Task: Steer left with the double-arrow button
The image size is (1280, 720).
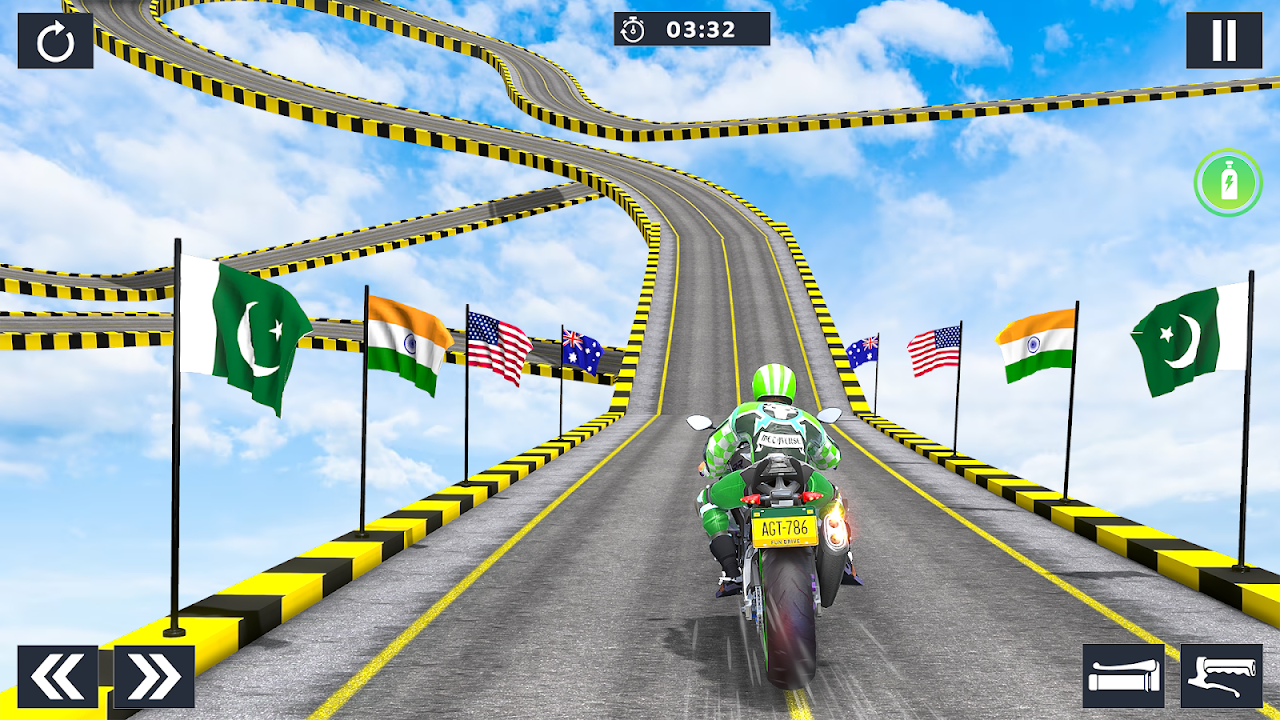Action: point(58,677)
